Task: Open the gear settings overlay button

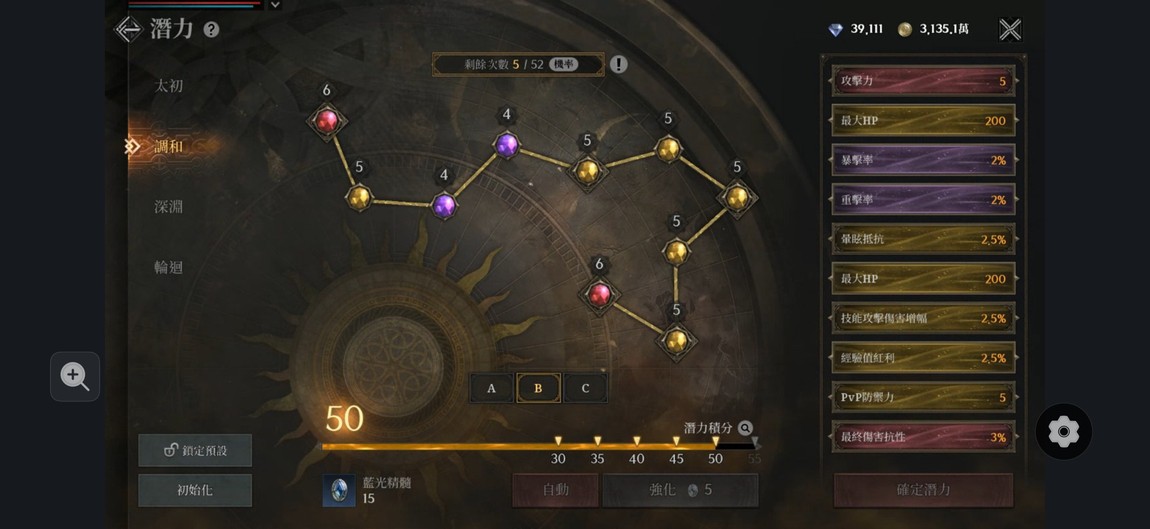Action: [x=1063, y=432]
